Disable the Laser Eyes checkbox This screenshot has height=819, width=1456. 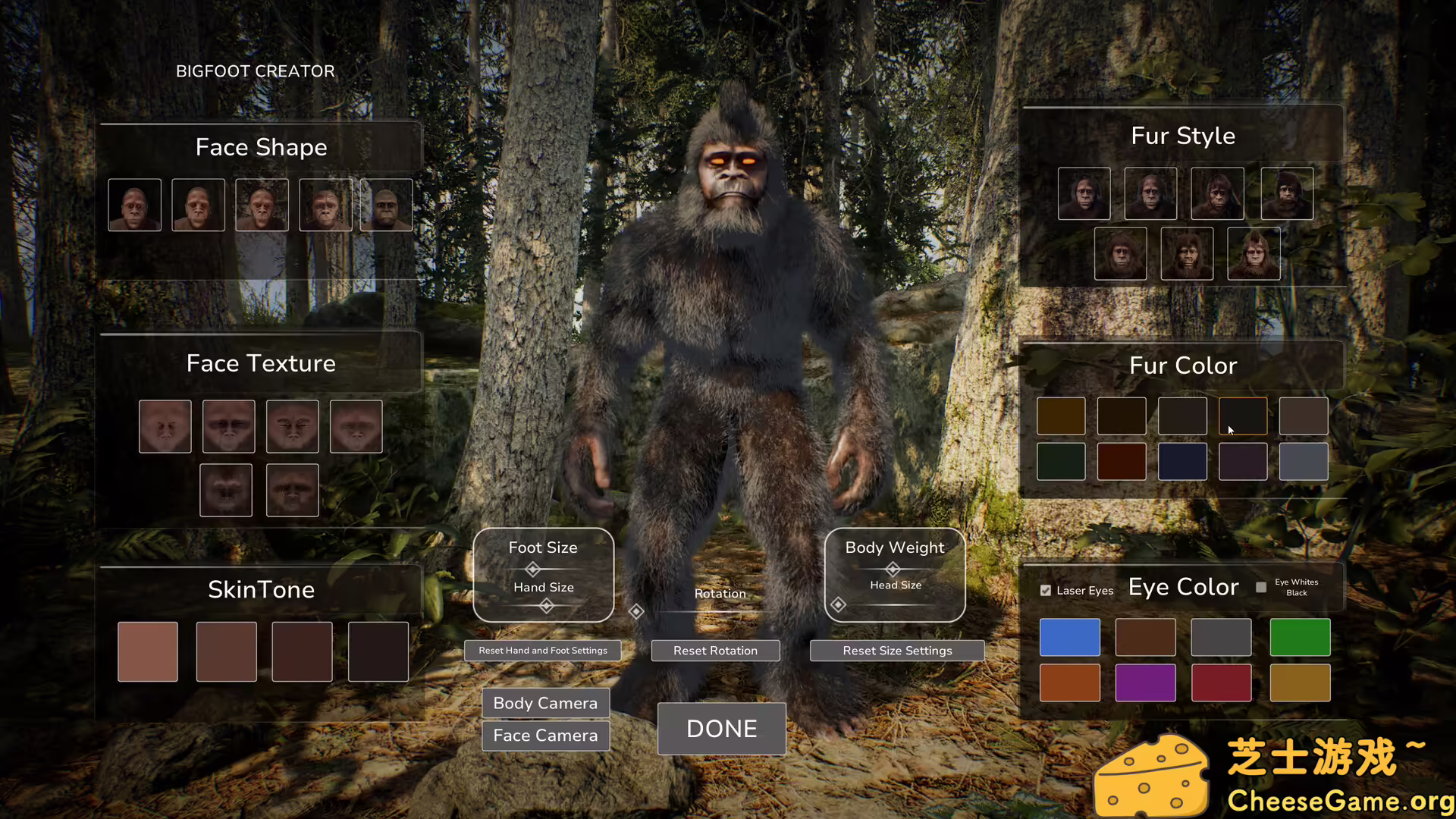pyautogui.click(x=1045, y=590)
